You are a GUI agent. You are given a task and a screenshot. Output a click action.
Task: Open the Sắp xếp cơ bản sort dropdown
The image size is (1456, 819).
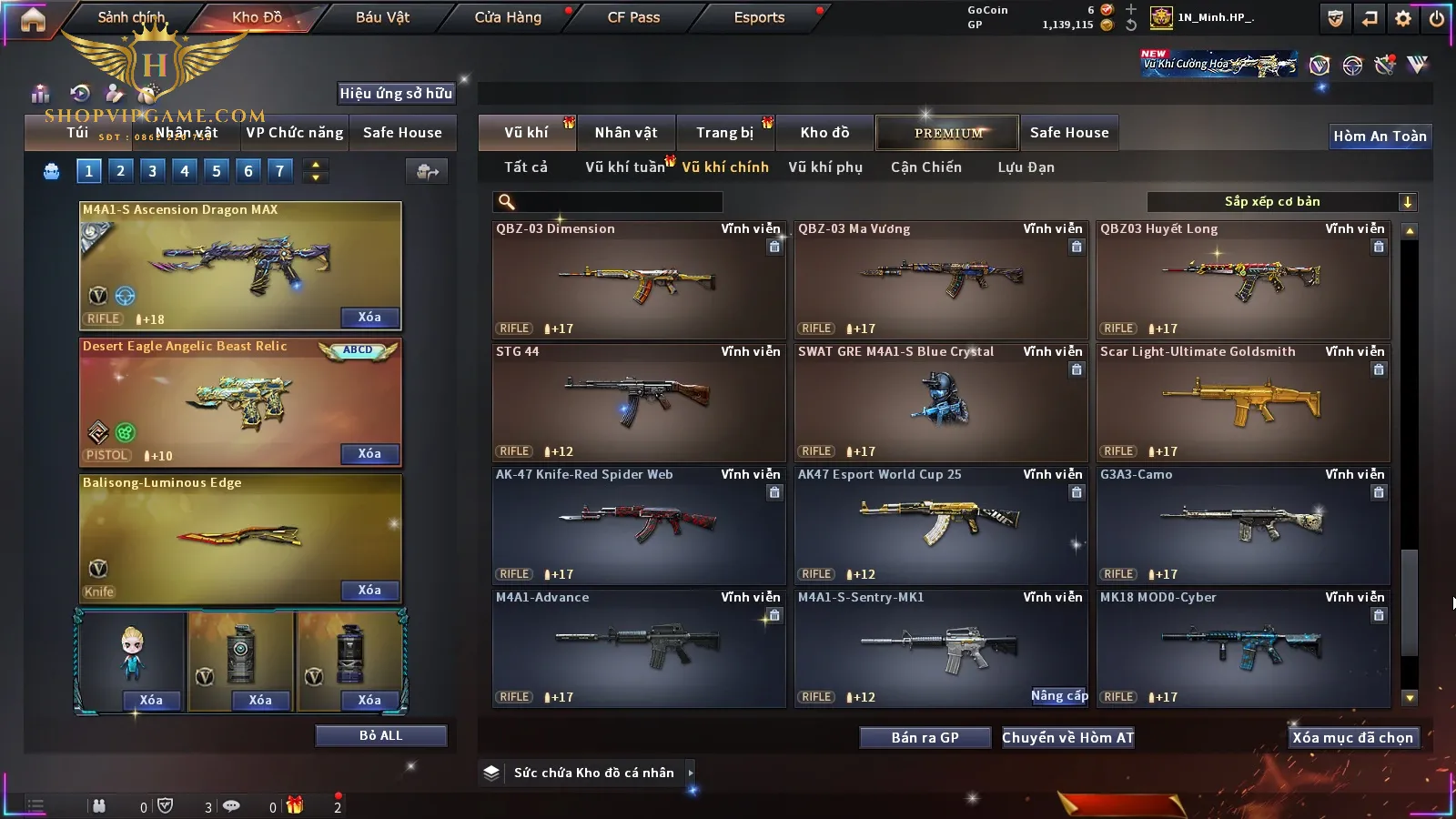click(1281, 202)
